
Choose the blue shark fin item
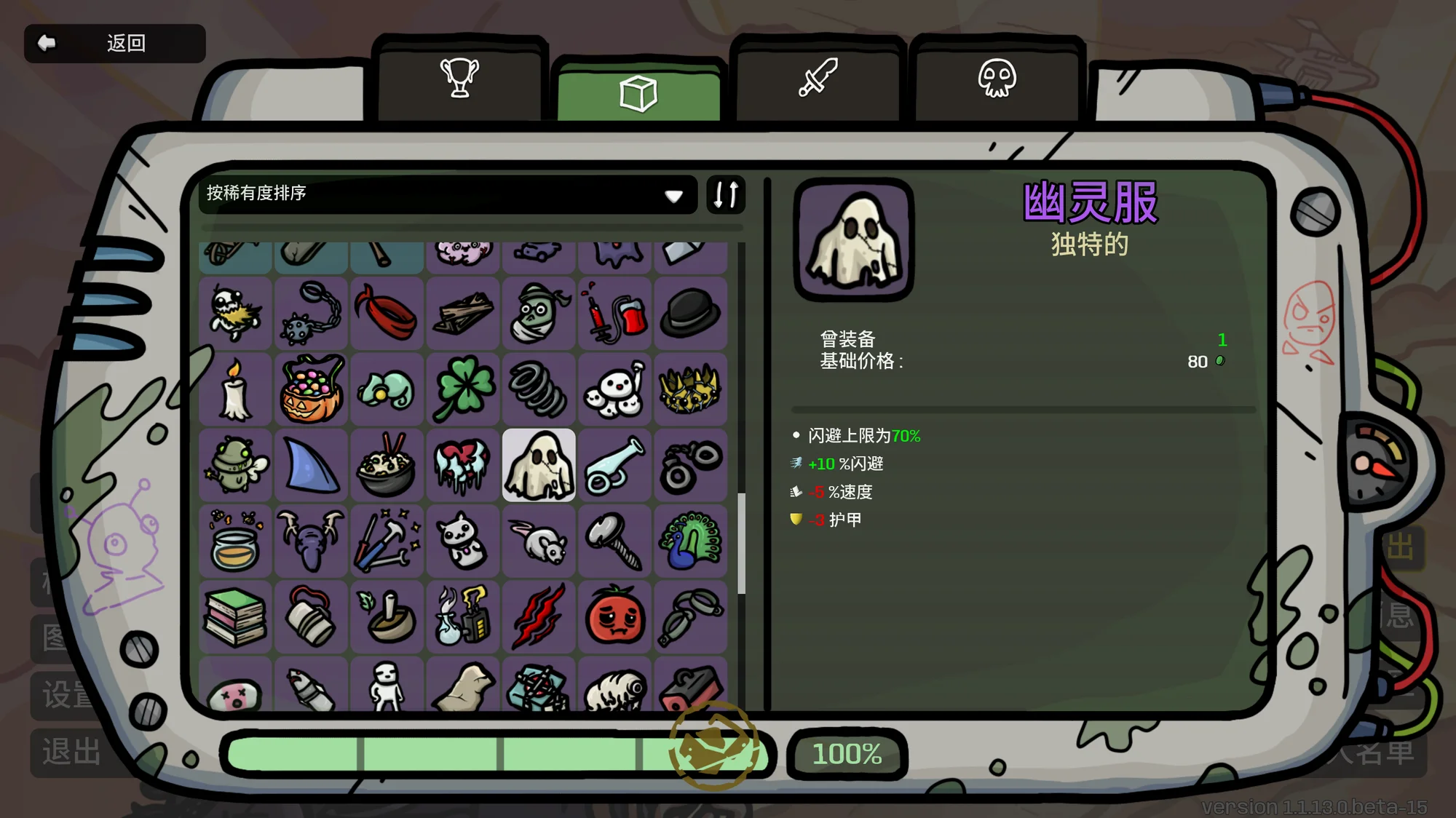[x=312, y=466]
